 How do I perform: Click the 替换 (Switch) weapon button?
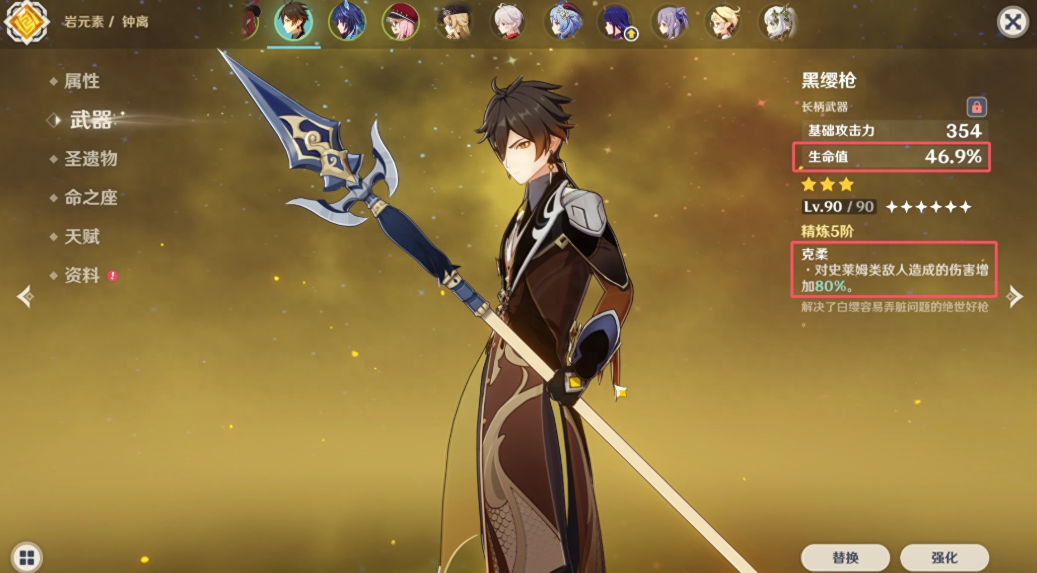point(845,557)
